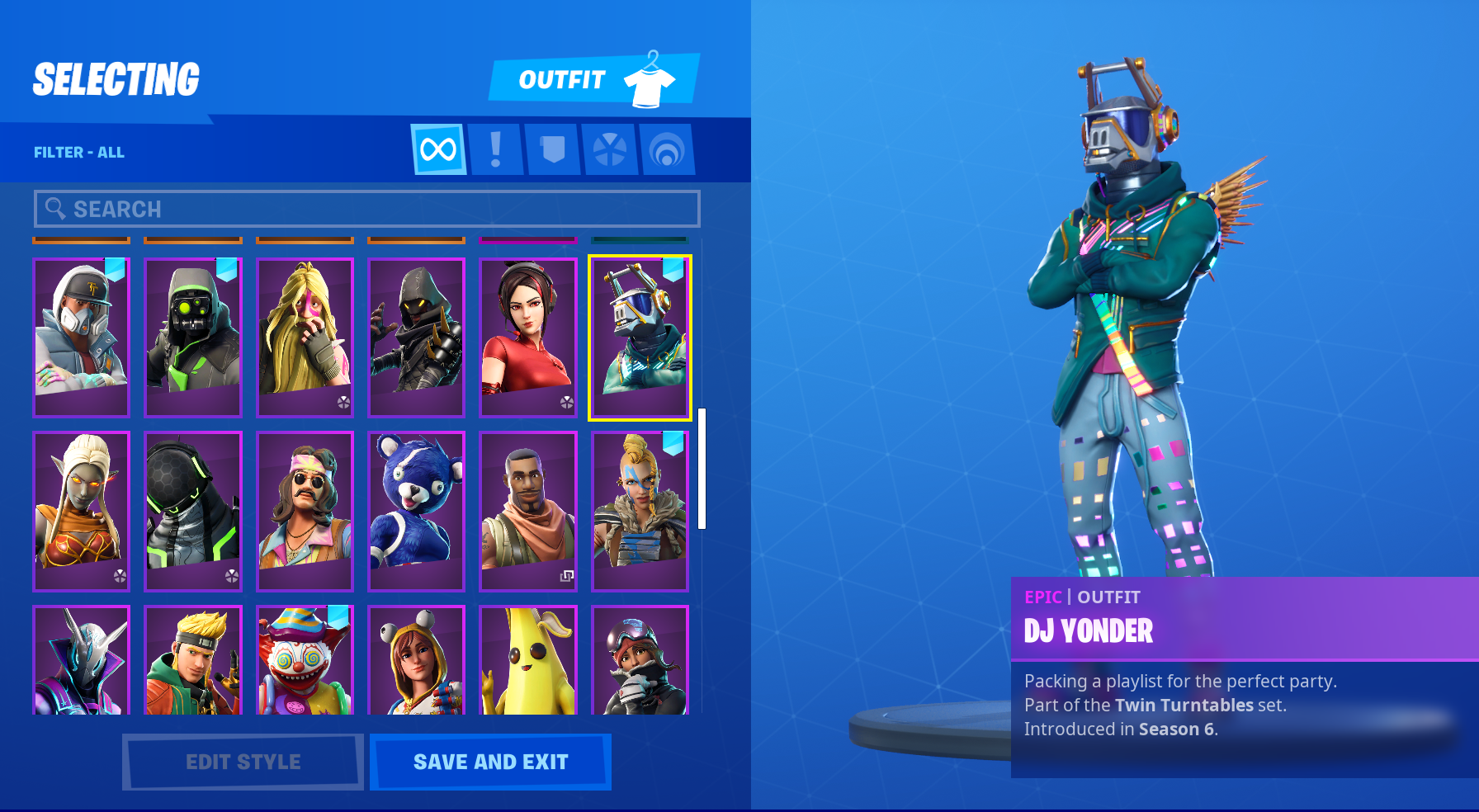Screen dimensions: 1479x812
Task: Switch to the exclamation mark filter
Action: coord(495,150)
